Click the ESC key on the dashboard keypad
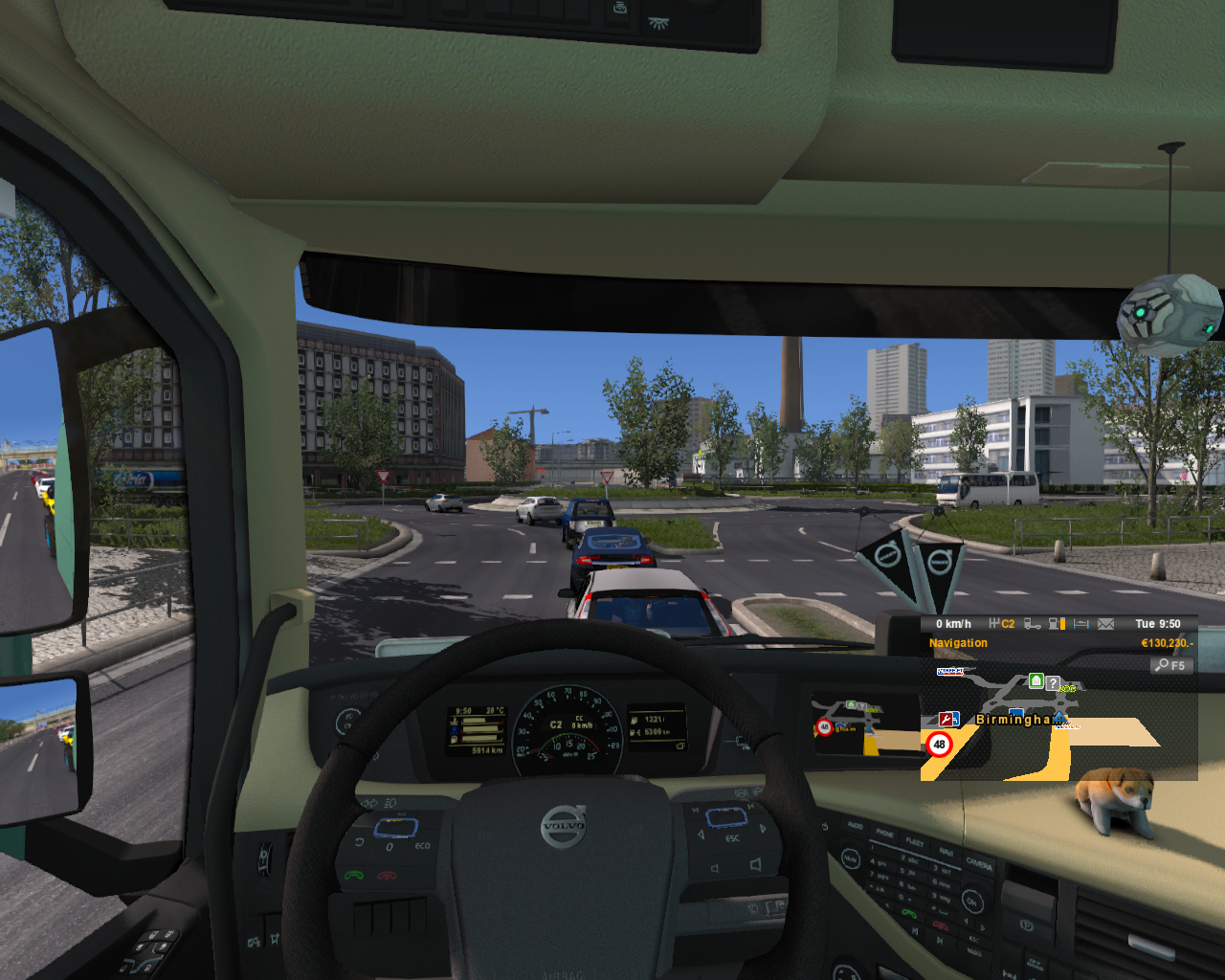 974,939
